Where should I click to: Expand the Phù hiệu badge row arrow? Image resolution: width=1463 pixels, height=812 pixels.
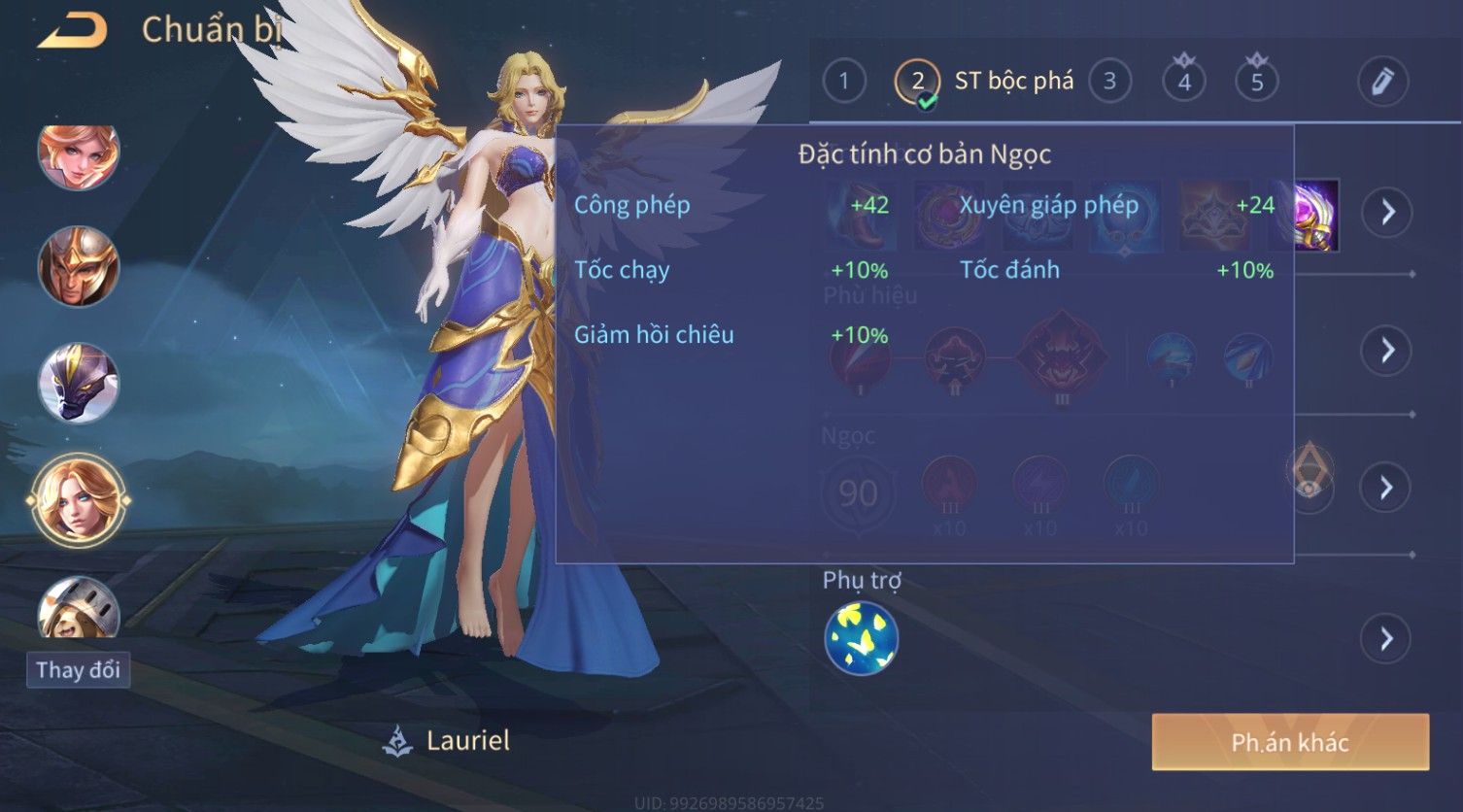(x=1386, y=350)
